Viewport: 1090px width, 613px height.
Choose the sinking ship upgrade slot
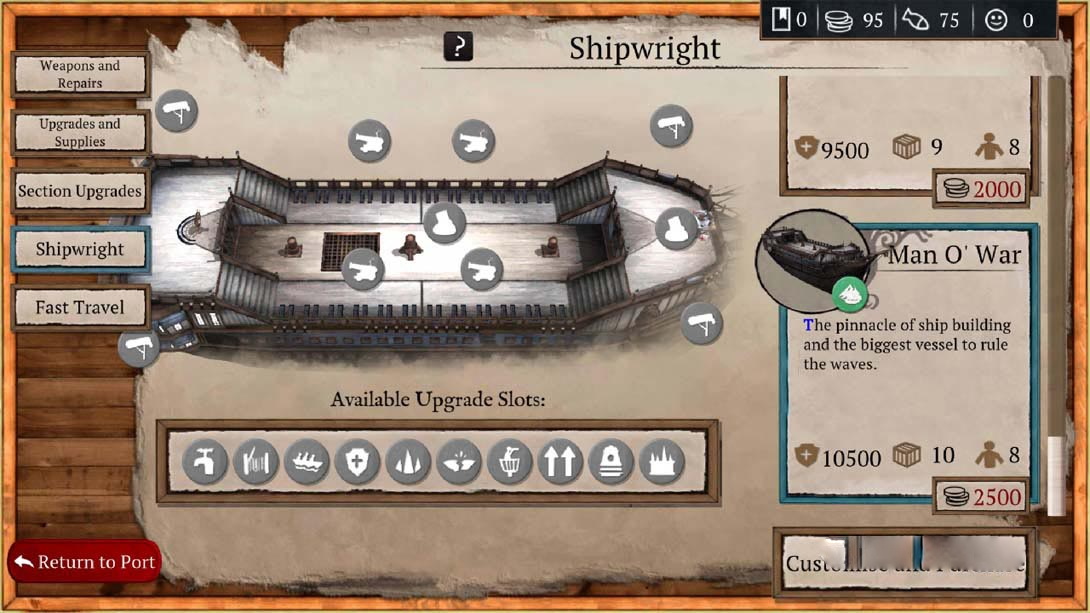[x=307, y=463]
